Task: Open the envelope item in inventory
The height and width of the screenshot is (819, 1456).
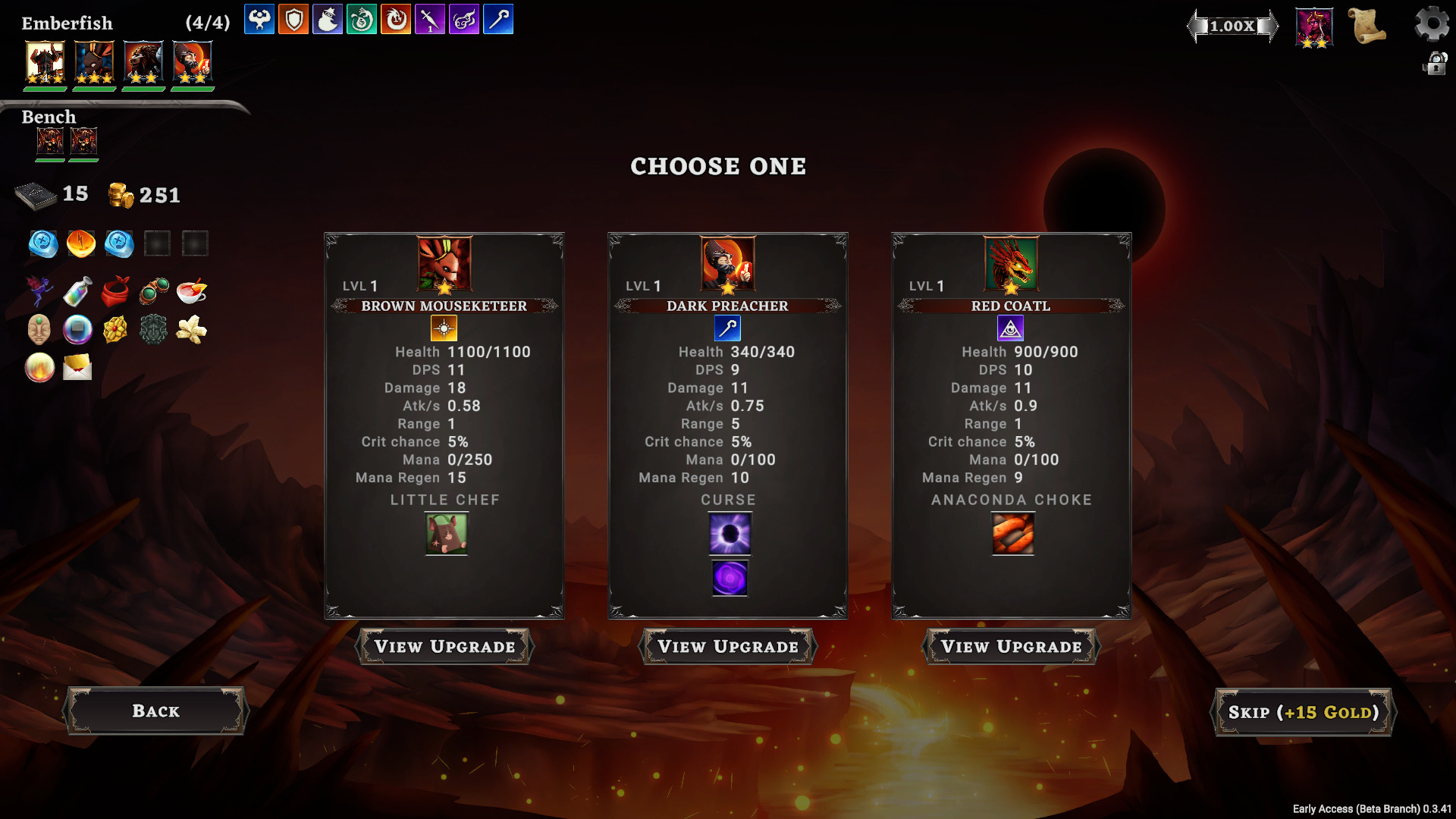Action: (x=77, y=368)
